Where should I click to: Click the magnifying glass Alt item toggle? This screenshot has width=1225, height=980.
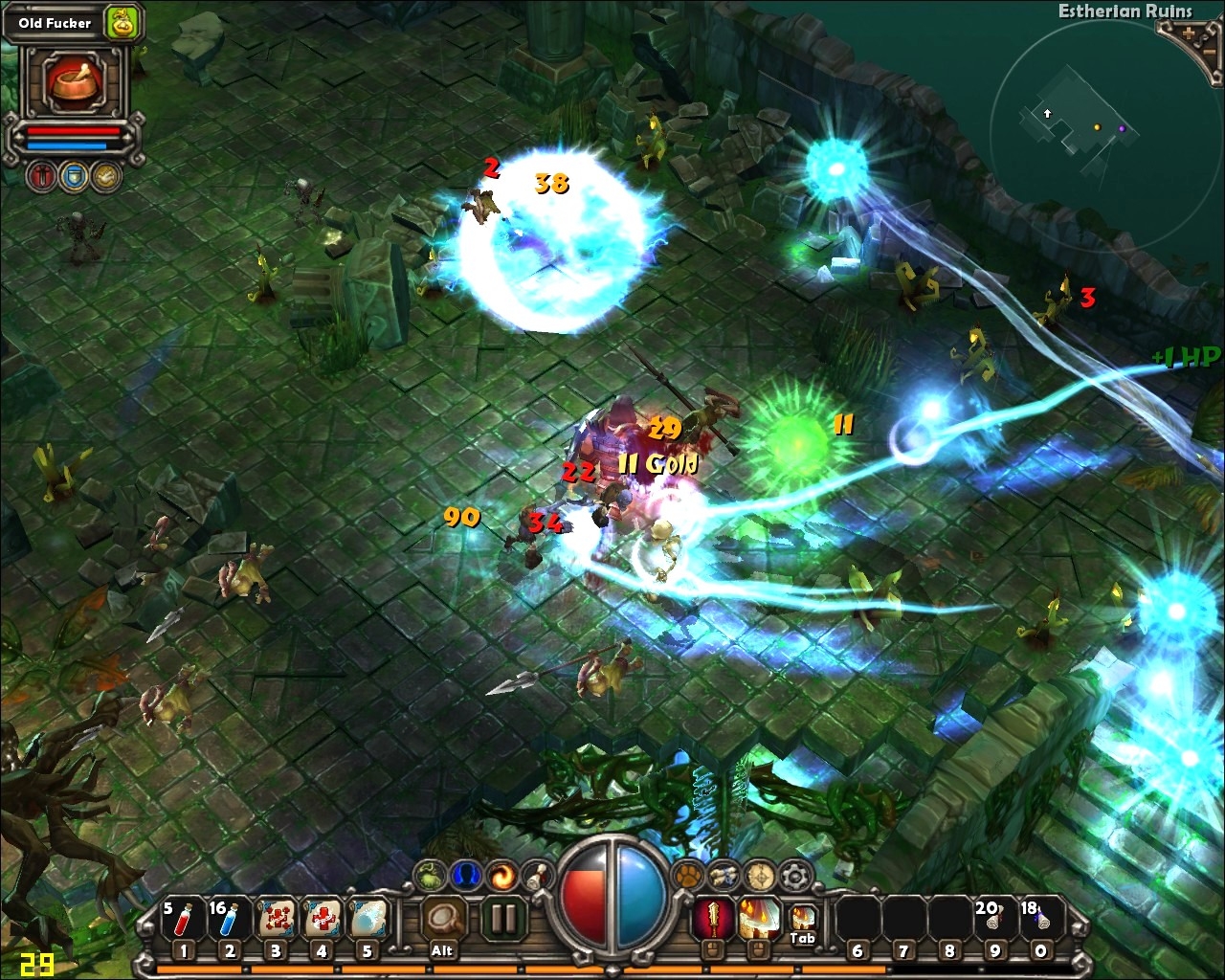442,919
